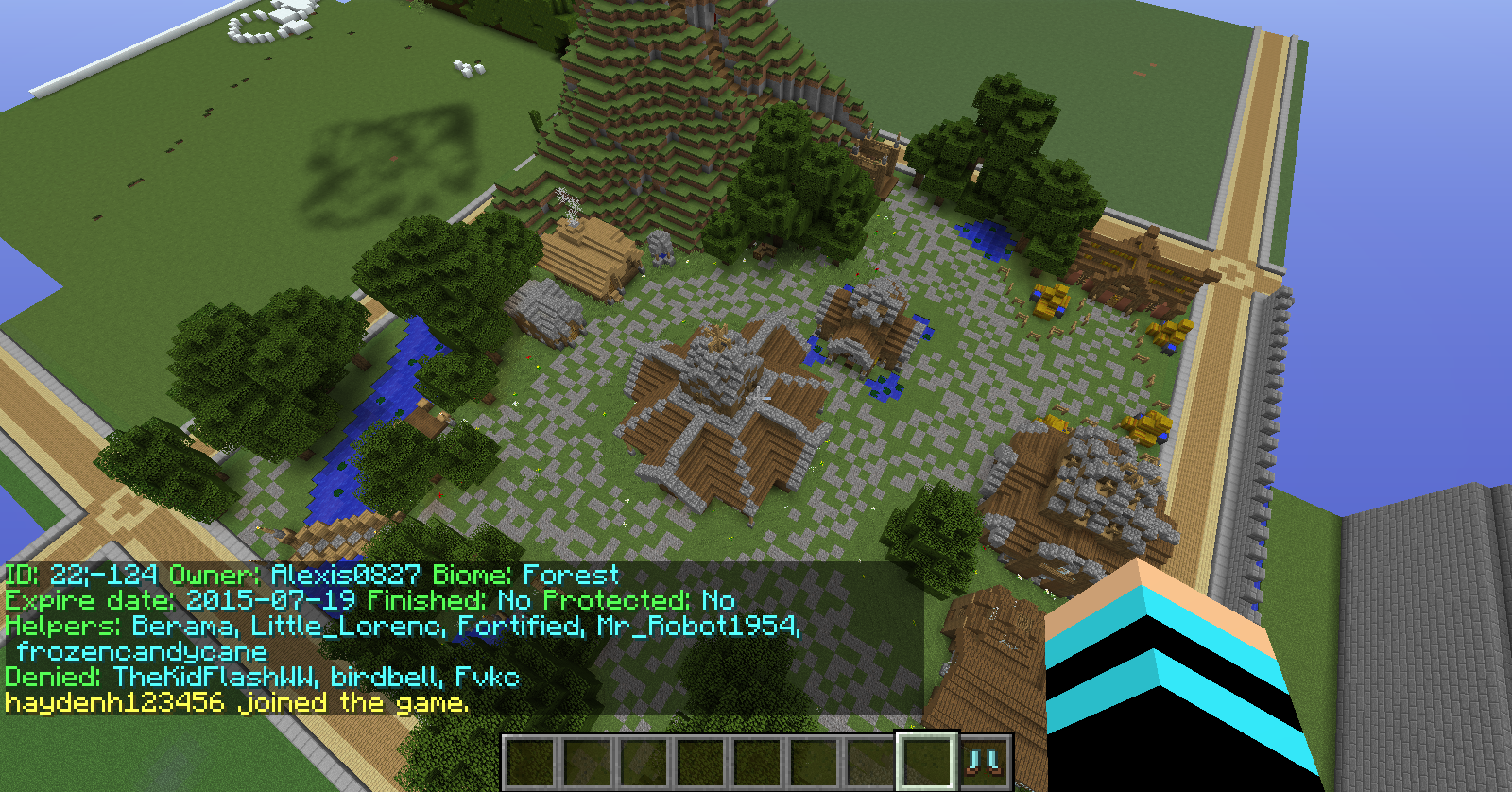Select the boots hotbar slot
The image size is (1512, 792).
(985, 761)
